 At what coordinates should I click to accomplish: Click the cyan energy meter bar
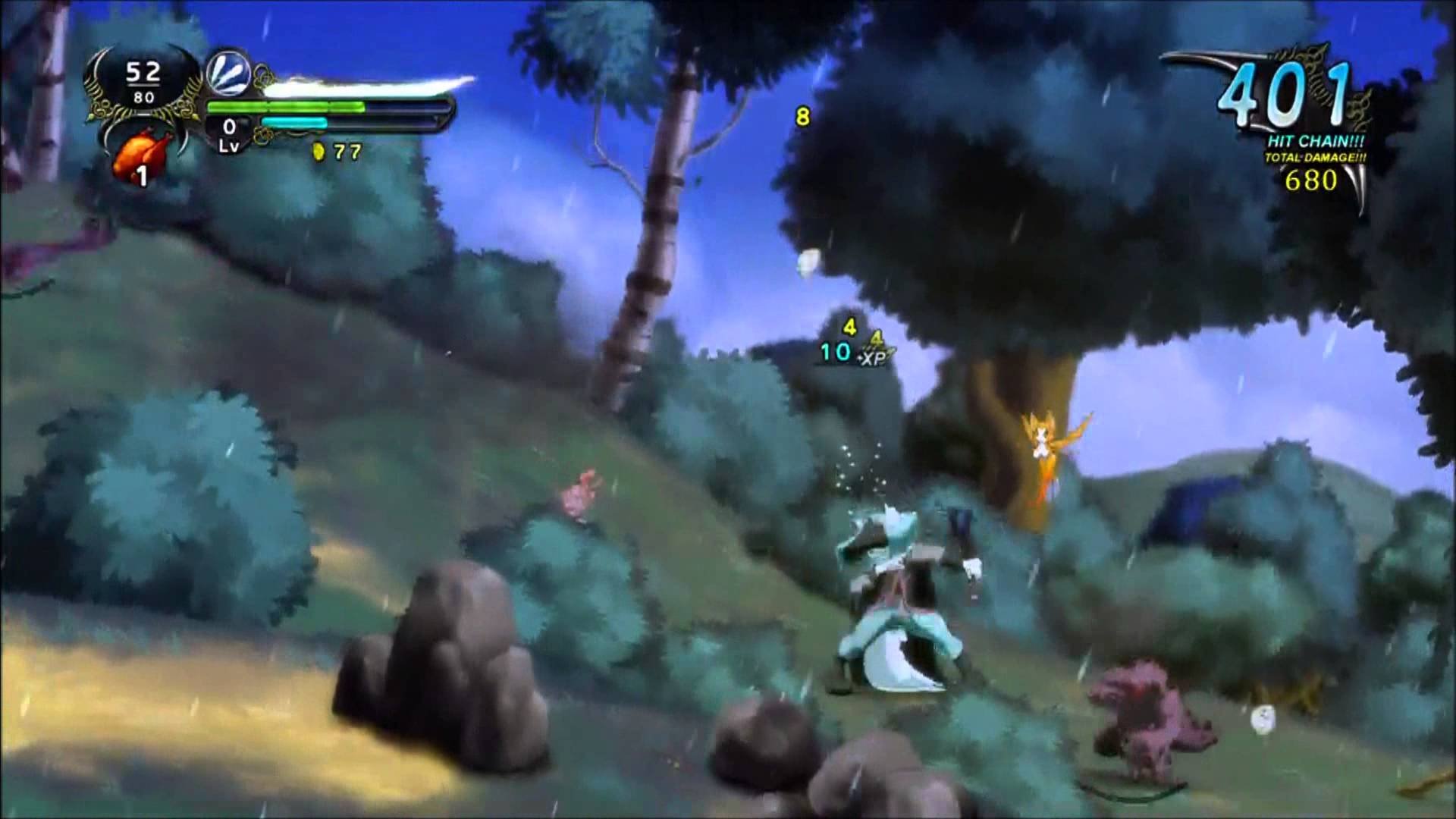[x=294, y=121]
